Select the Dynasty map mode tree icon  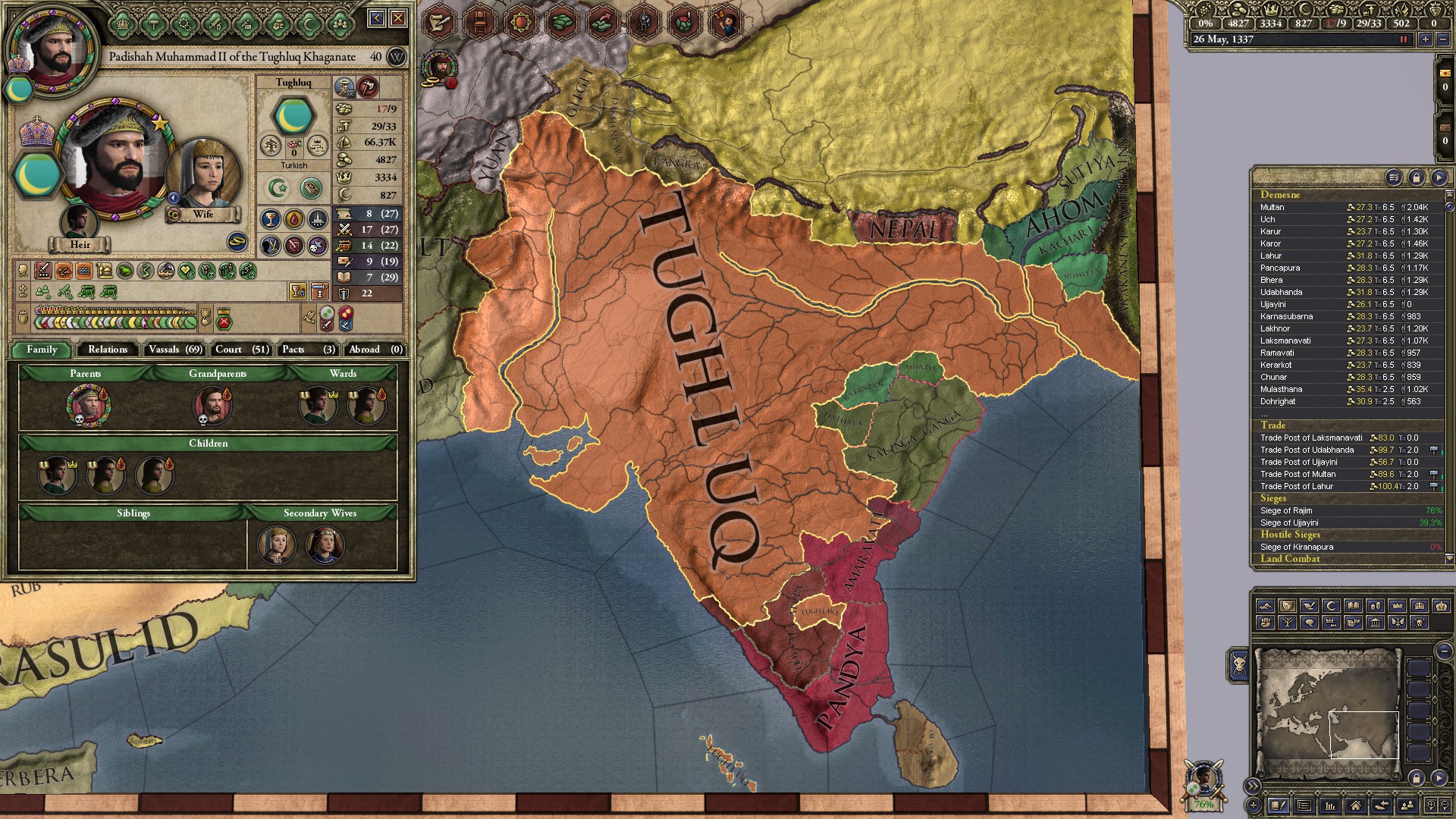pos(1287,623)
